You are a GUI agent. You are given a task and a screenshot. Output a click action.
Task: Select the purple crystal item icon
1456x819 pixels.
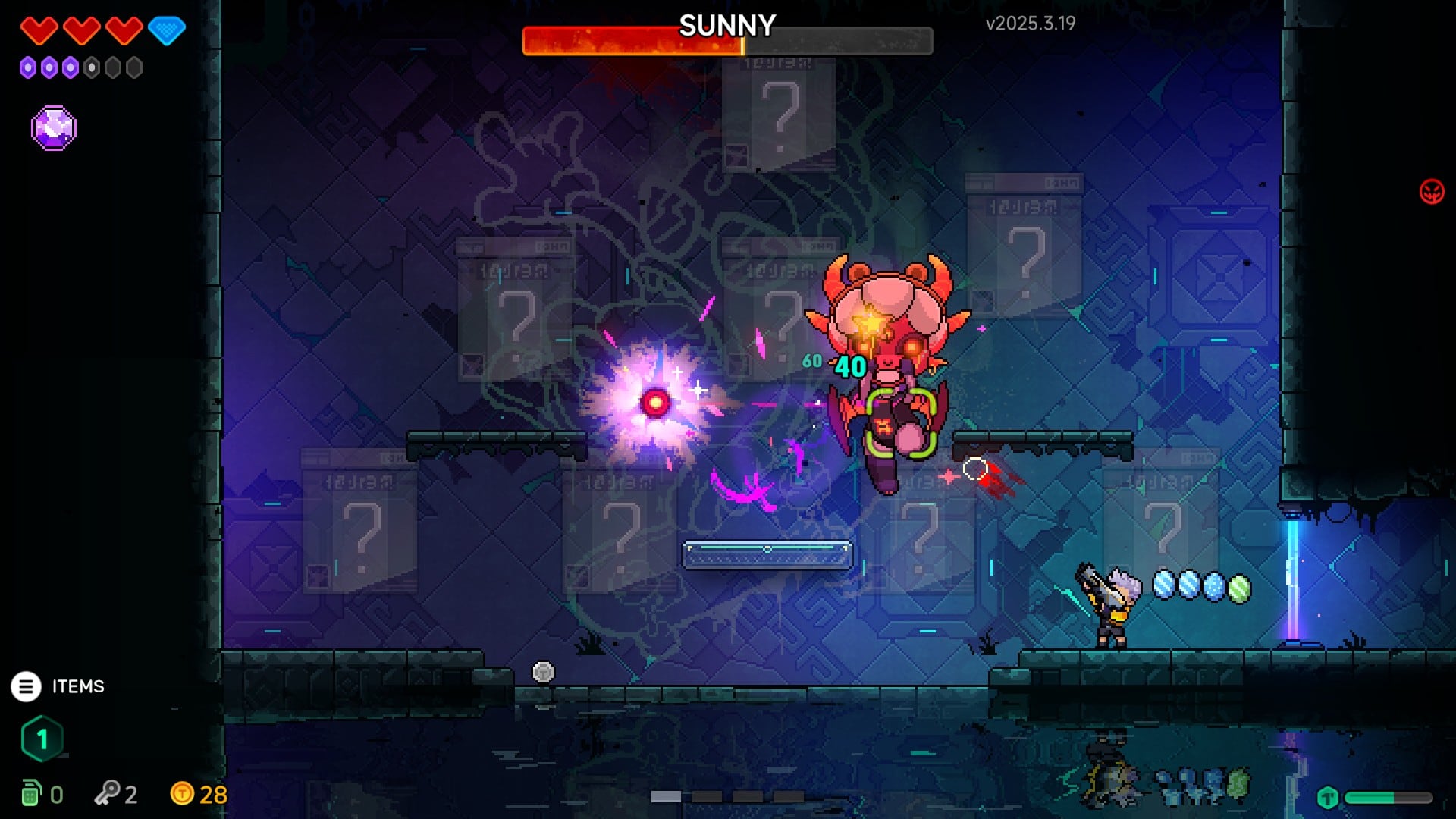point(54,128)
